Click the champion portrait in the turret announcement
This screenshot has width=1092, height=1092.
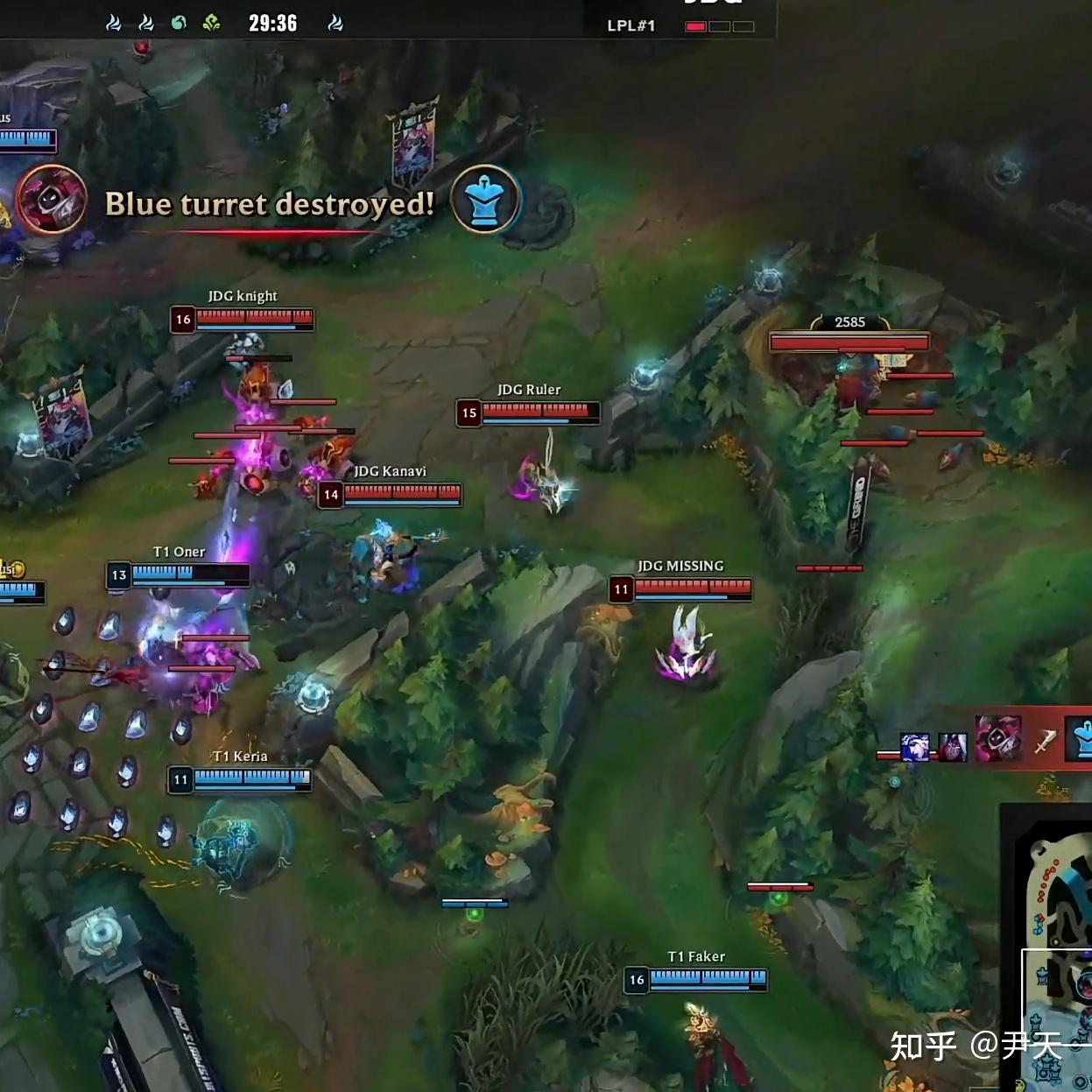52,200
